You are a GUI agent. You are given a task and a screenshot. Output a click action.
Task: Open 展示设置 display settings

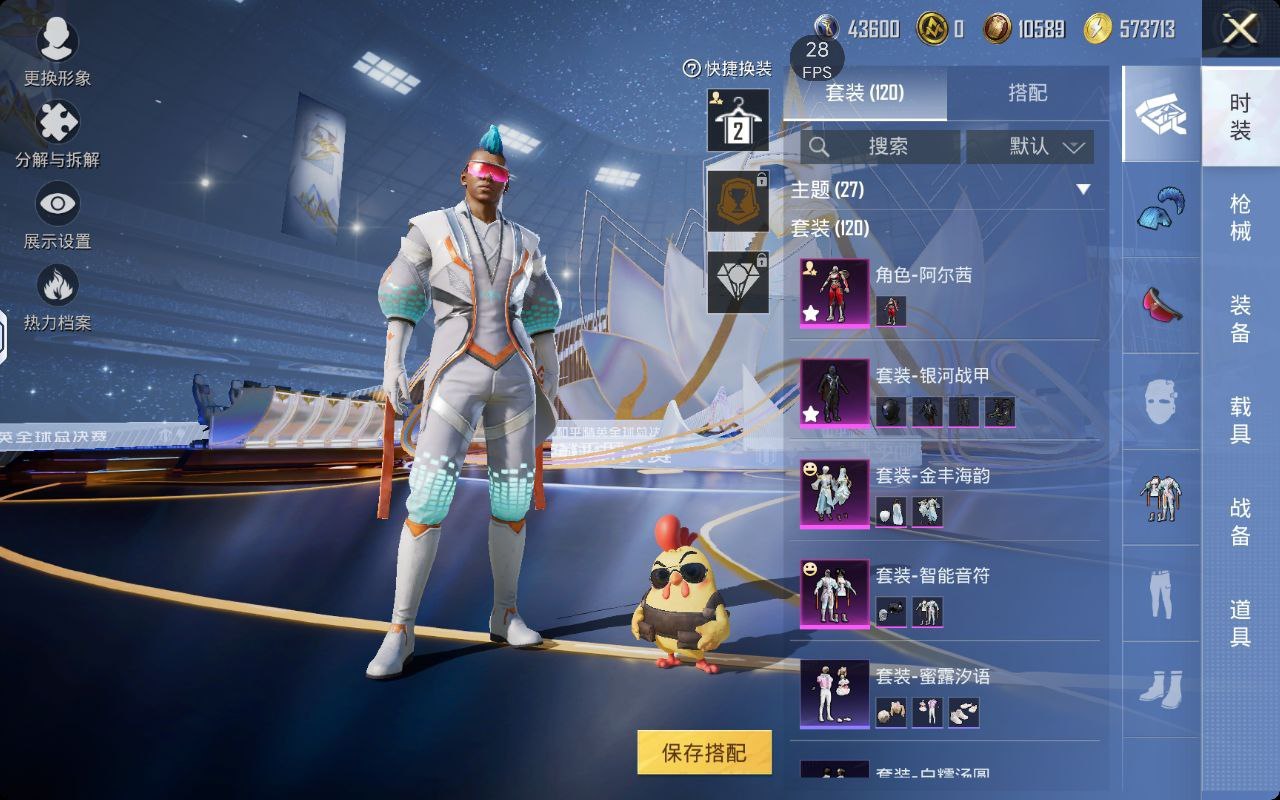57,217
